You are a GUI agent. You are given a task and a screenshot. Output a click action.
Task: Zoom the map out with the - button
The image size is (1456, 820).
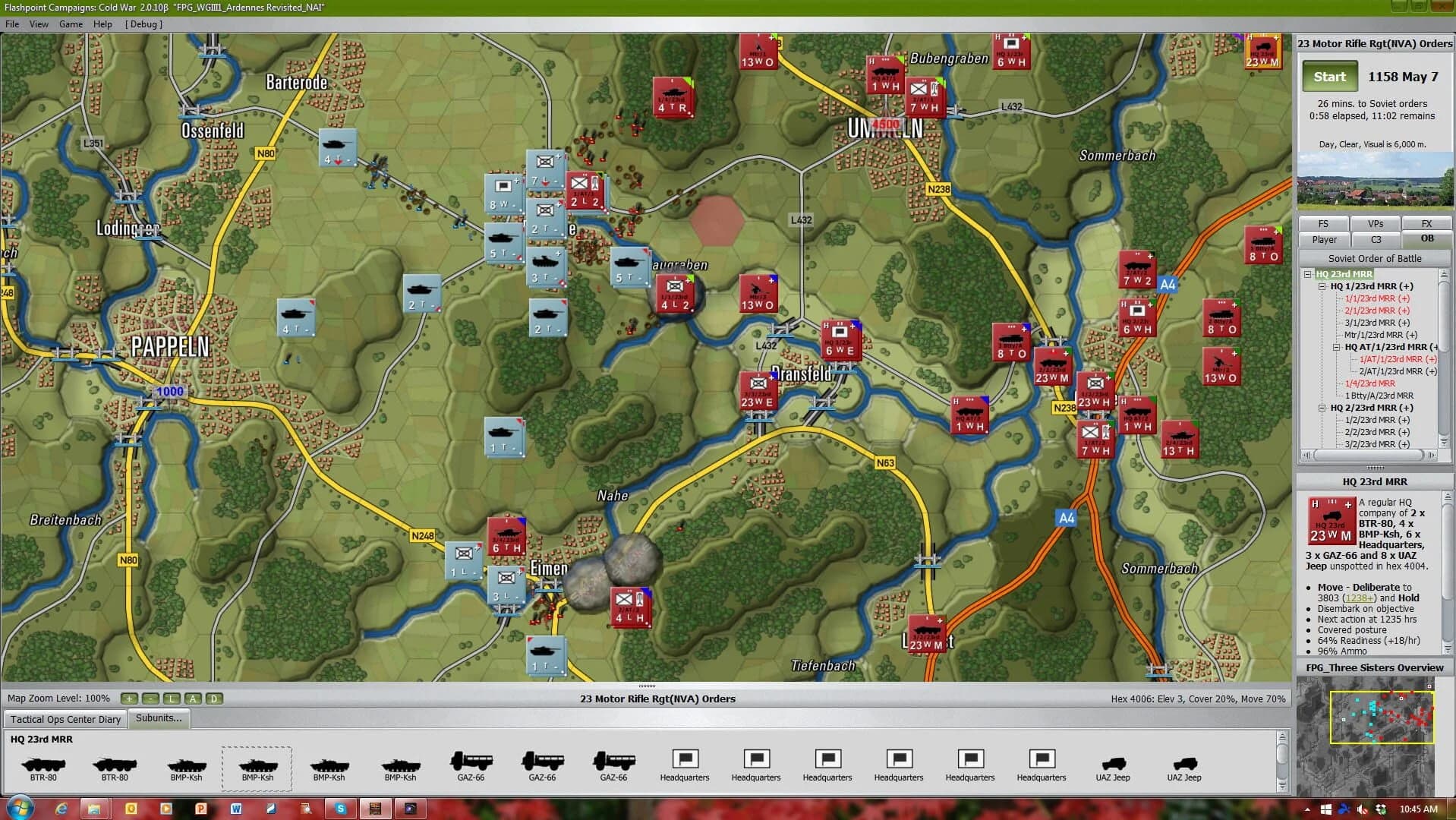point(150,699)
